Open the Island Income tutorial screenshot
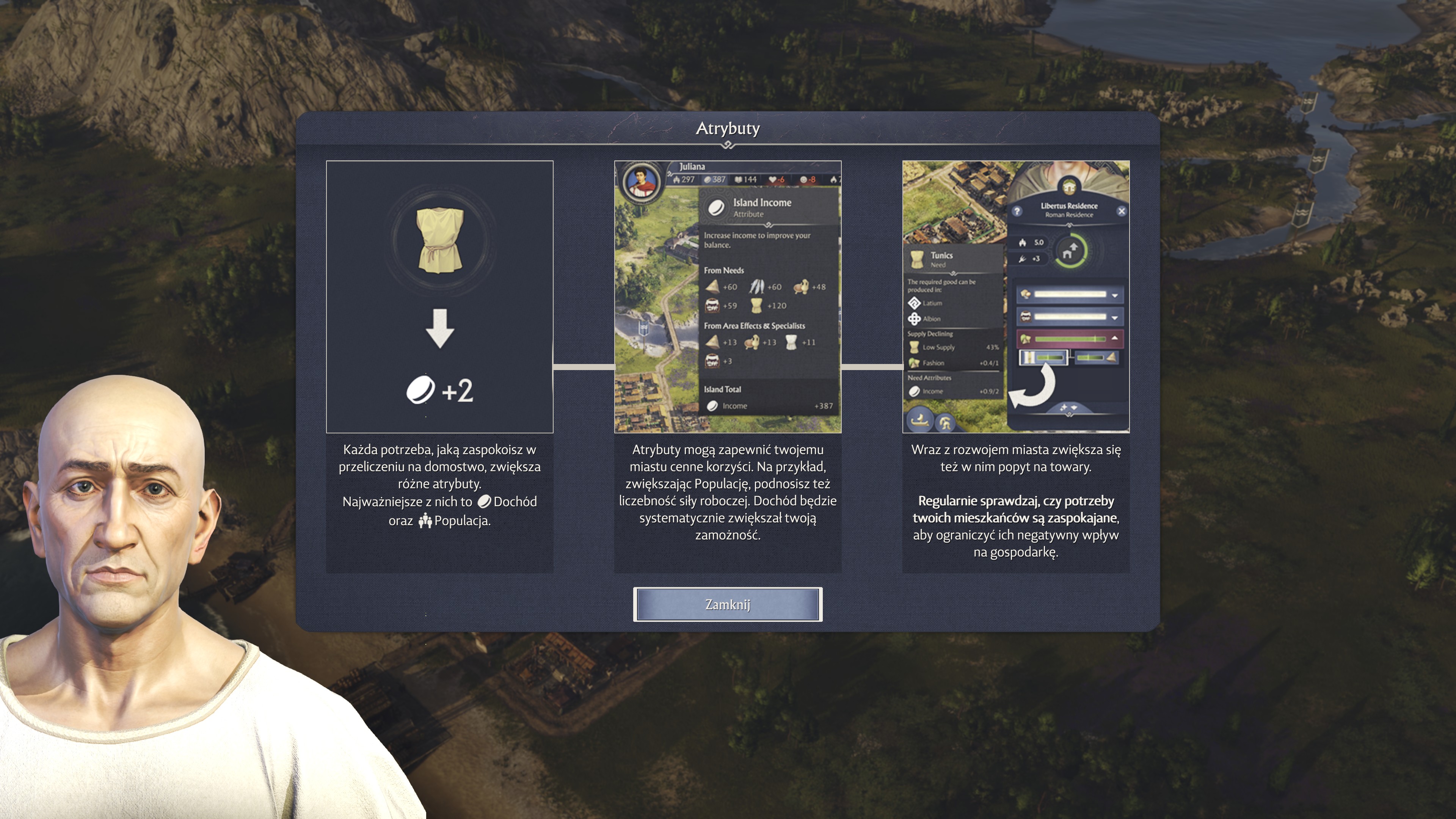 pyautogui.click(x=728, y=297)
